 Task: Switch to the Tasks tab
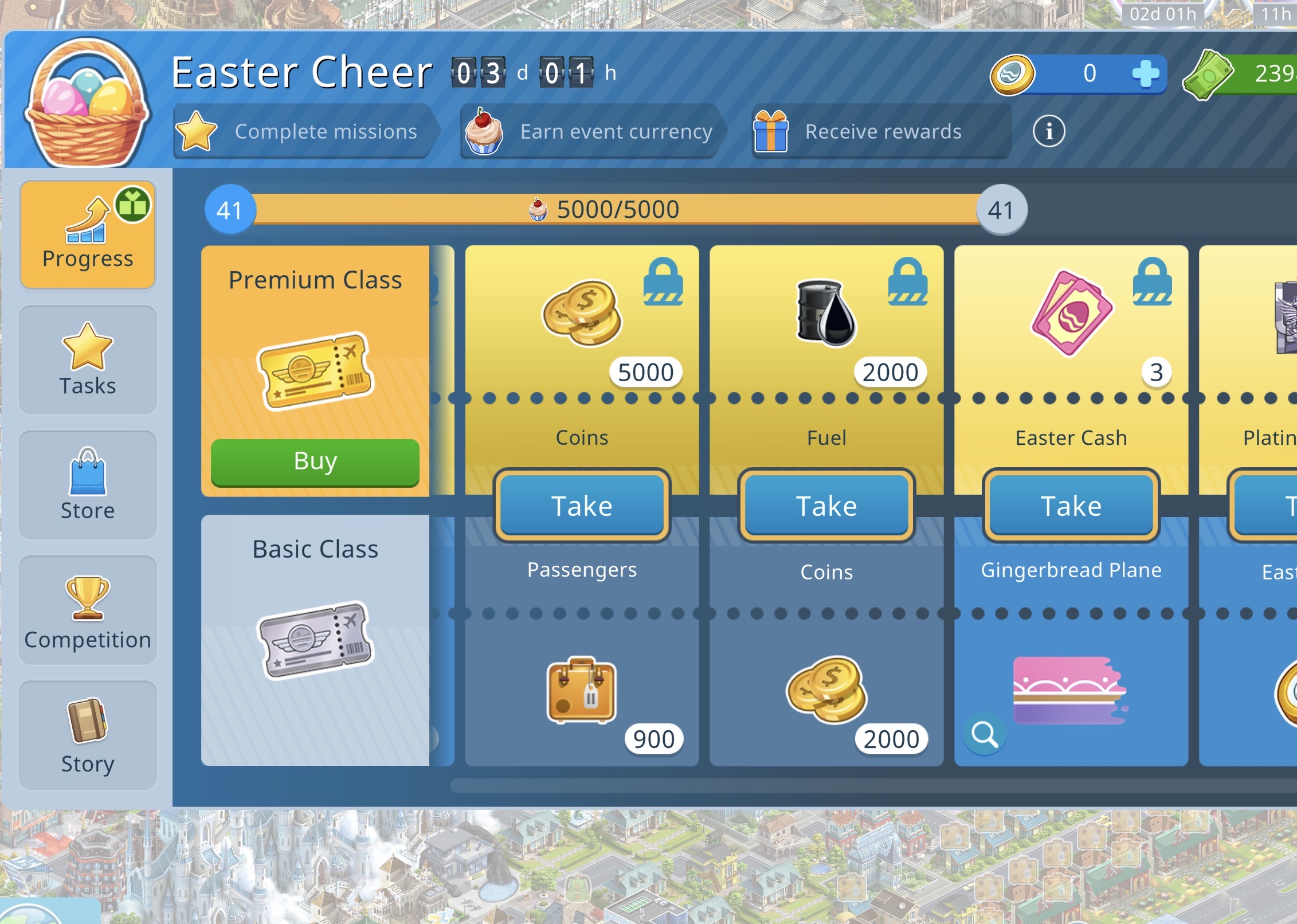[x=88, y=360]
